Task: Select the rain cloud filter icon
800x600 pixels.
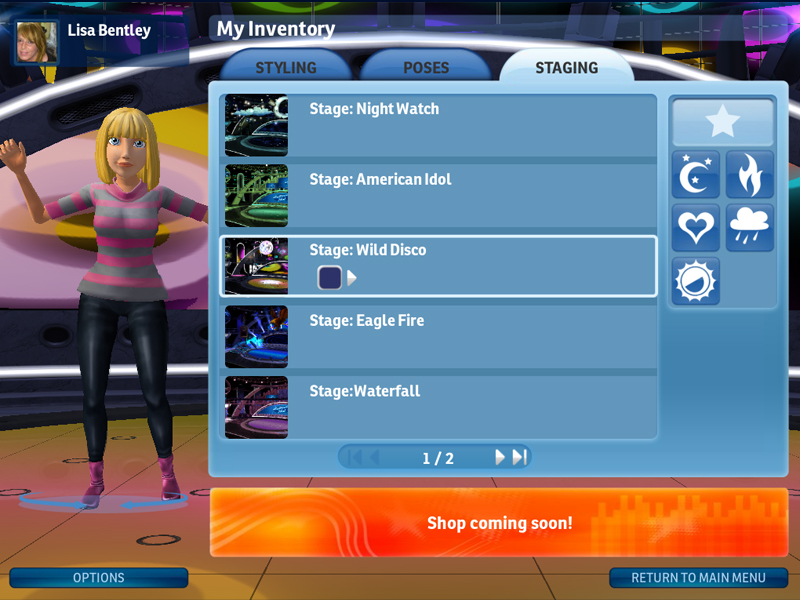Action: pyautogui.click(x=749, y=227)
